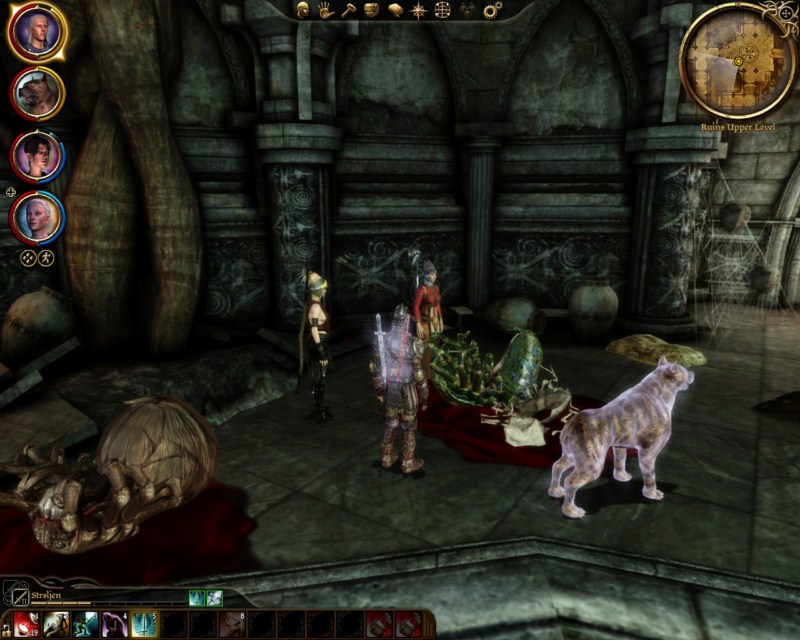Screen dimensions: 800x640
Task: Select the dark-haired woman party portrait
Action: (x=37, y=155)
